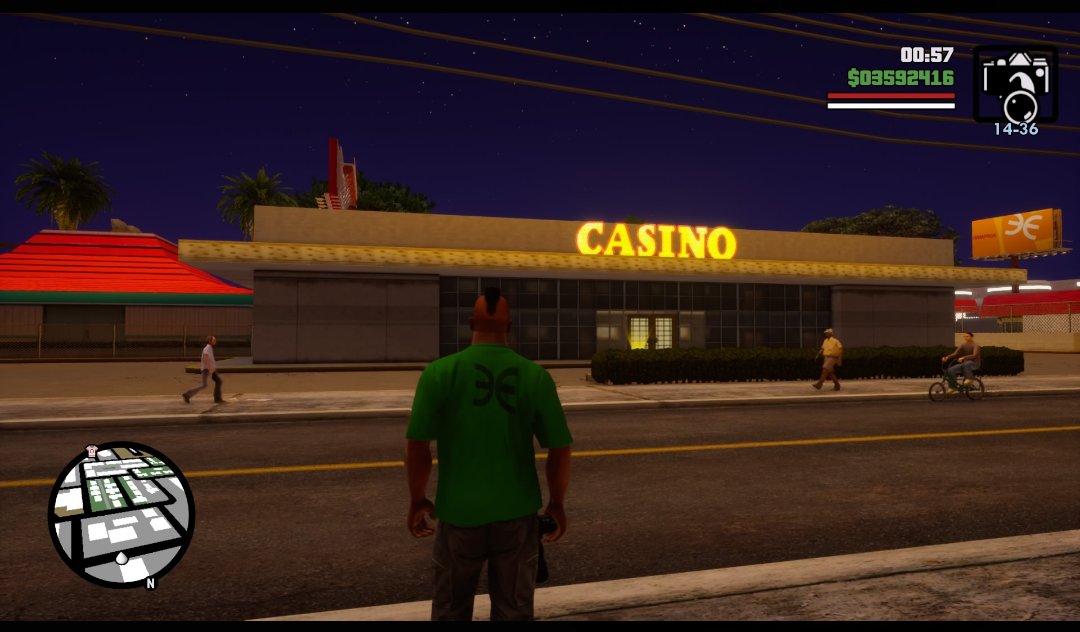Click the camera weapon icon
Viewport: 1080px width, 632px height.
pos(1015,84)
